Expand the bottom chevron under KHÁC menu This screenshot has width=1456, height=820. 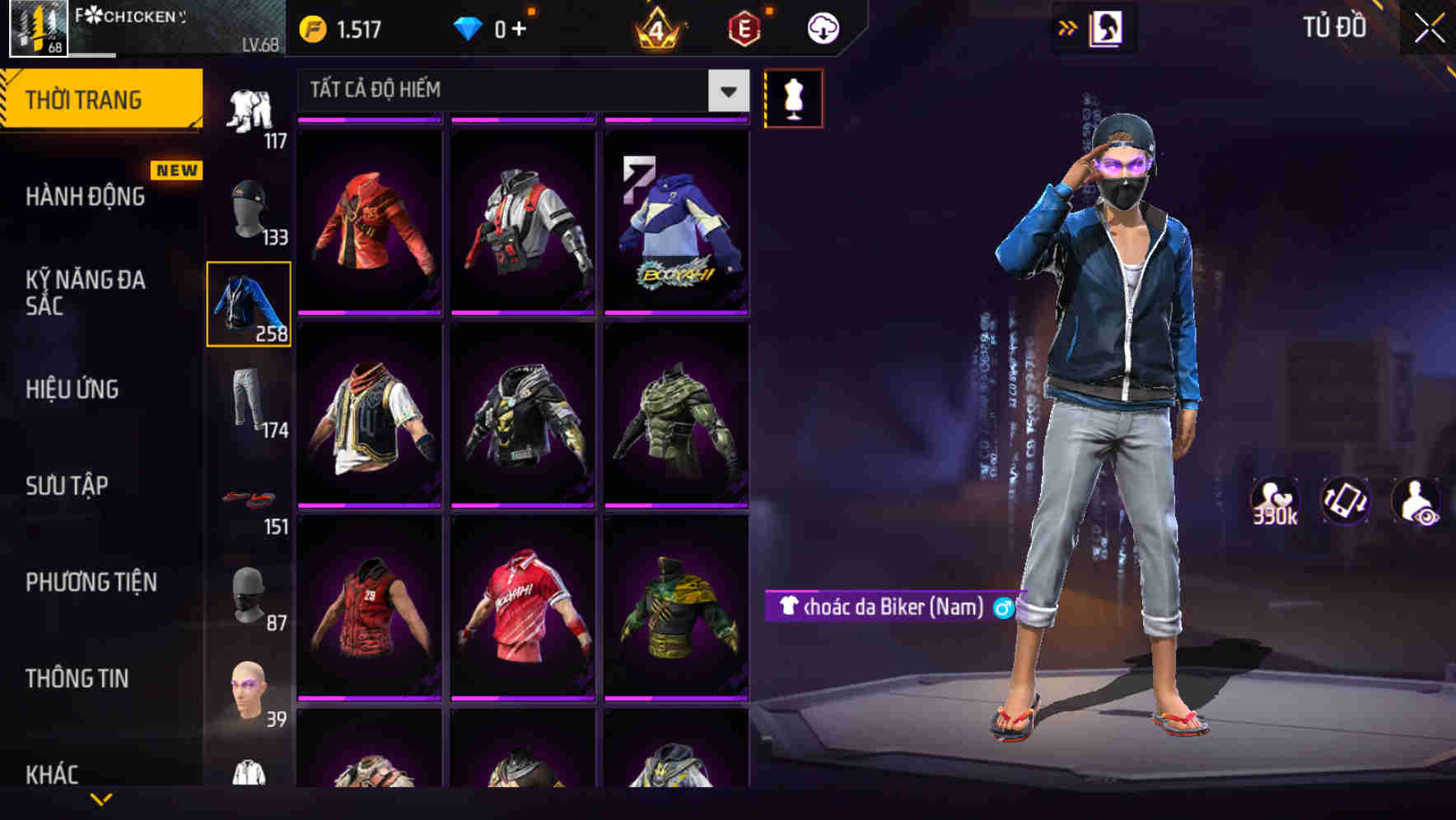103,799
